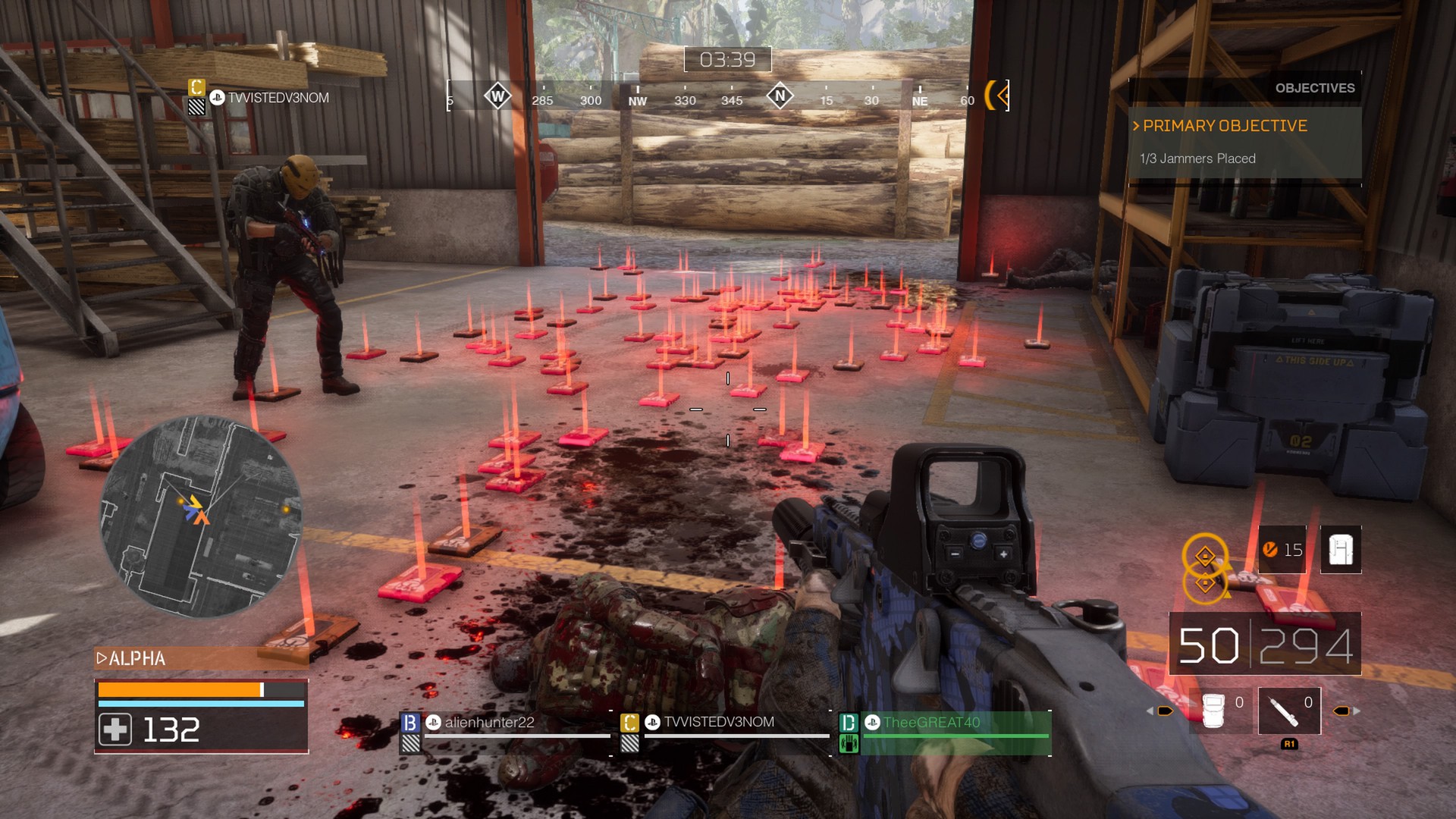
Task: Click the medkit plus icon
Action: coord(115,730)
